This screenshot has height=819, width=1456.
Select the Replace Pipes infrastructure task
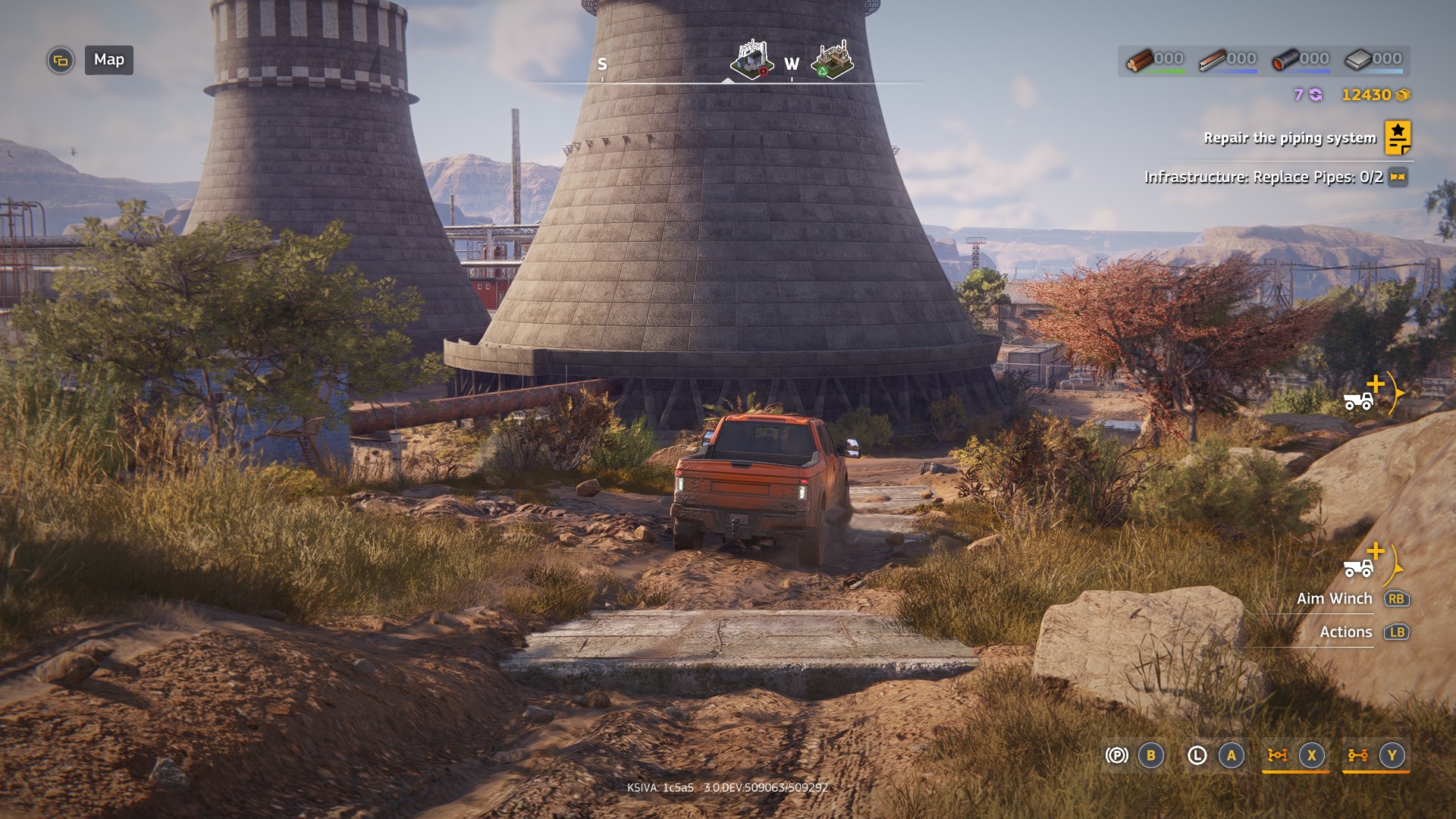pos(1263,177)
